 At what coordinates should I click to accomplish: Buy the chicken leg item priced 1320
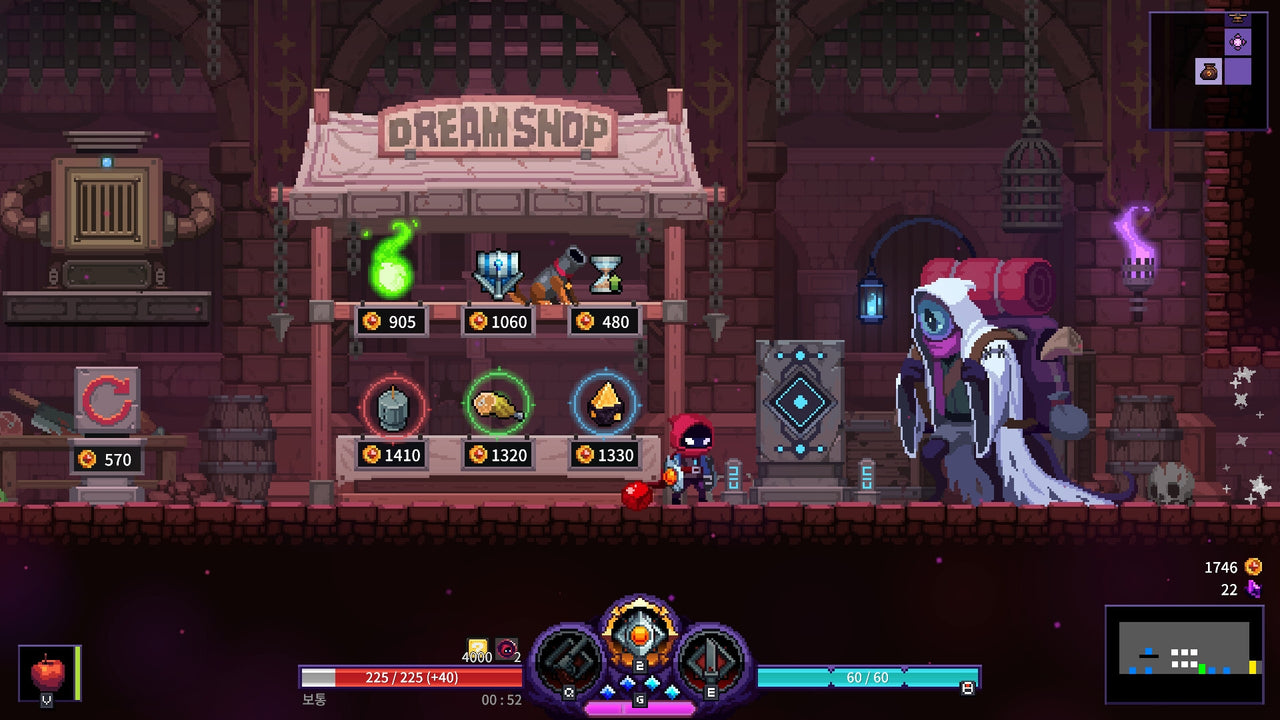tap(500, 405)
